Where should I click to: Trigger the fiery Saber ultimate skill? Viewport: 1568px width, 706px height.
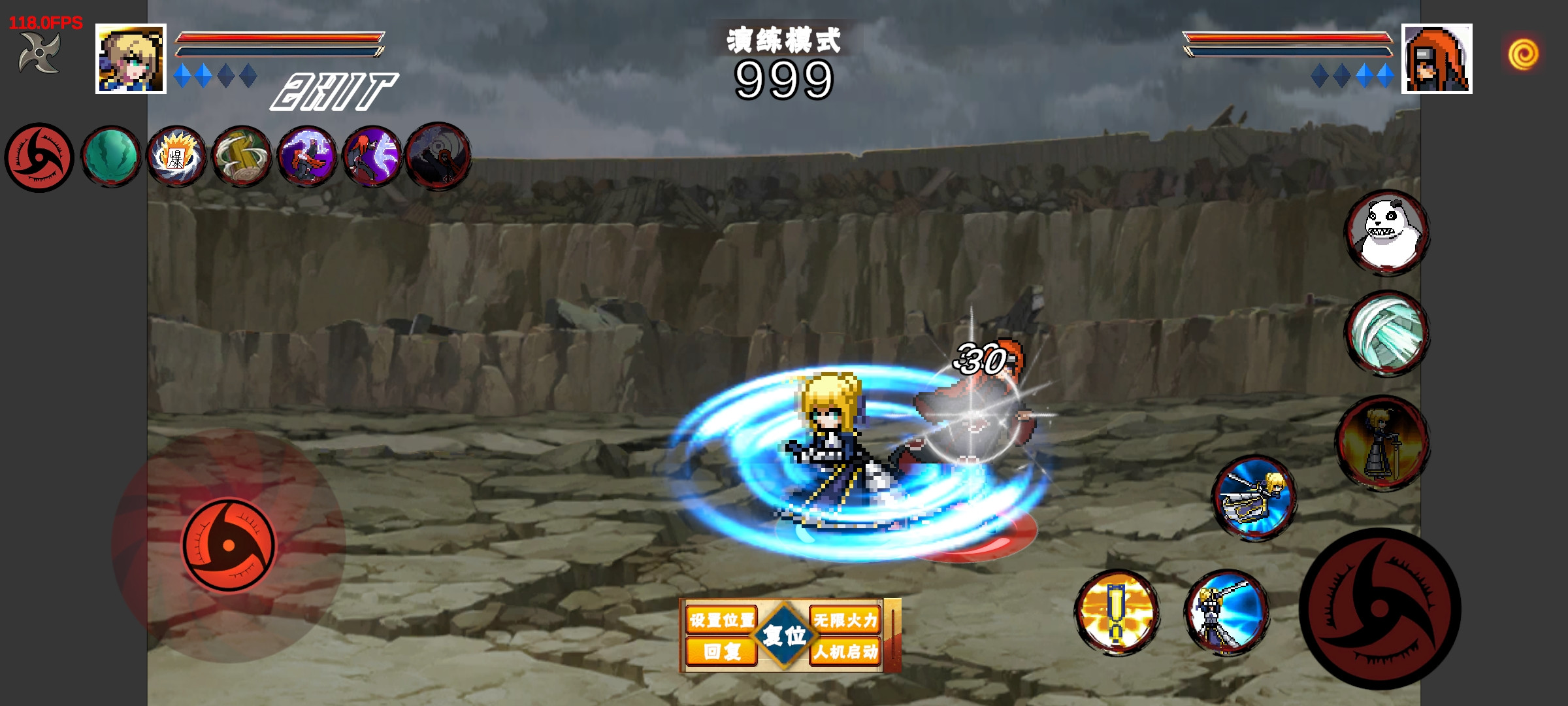(x=1382, y=443)
